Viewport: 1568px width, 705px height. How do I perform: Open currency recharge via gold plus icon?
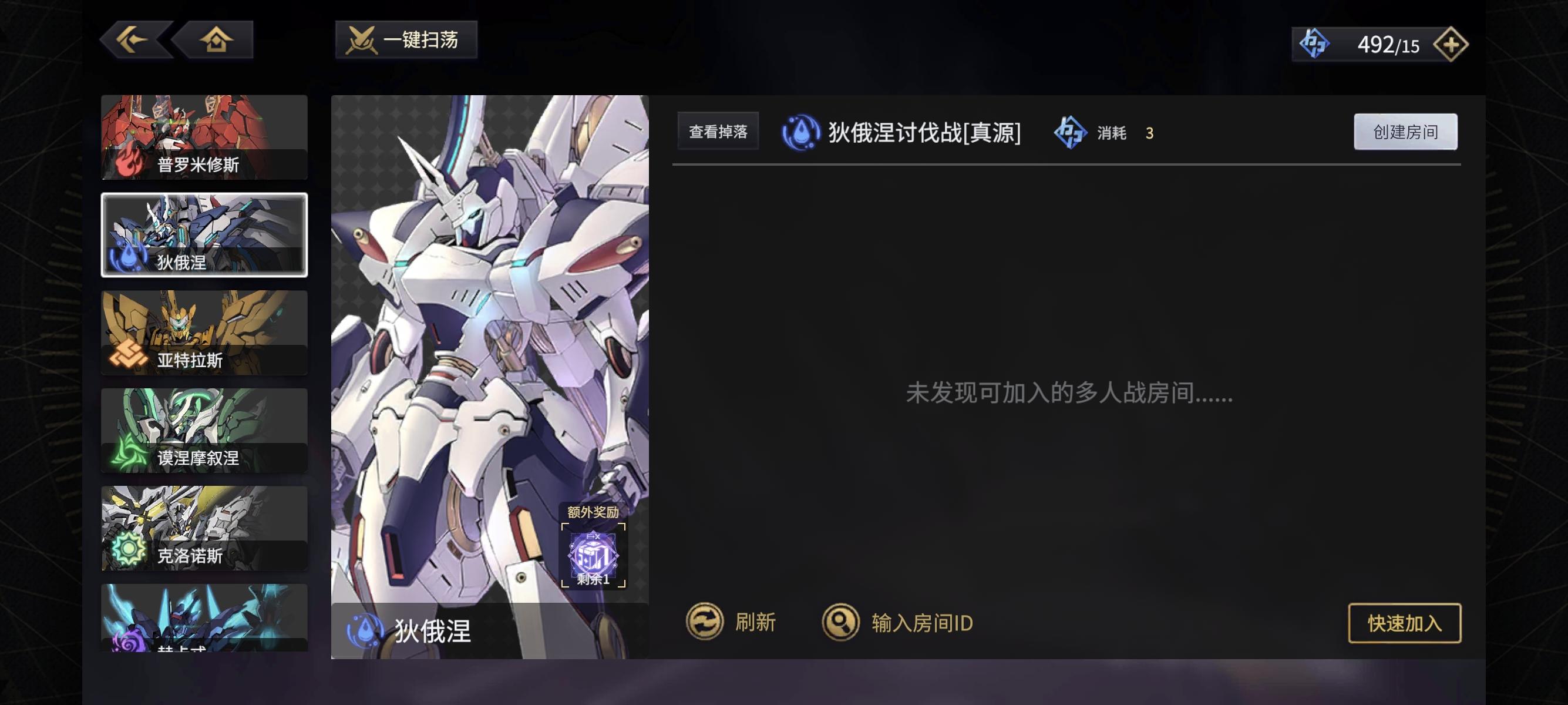pos(1453,44)
